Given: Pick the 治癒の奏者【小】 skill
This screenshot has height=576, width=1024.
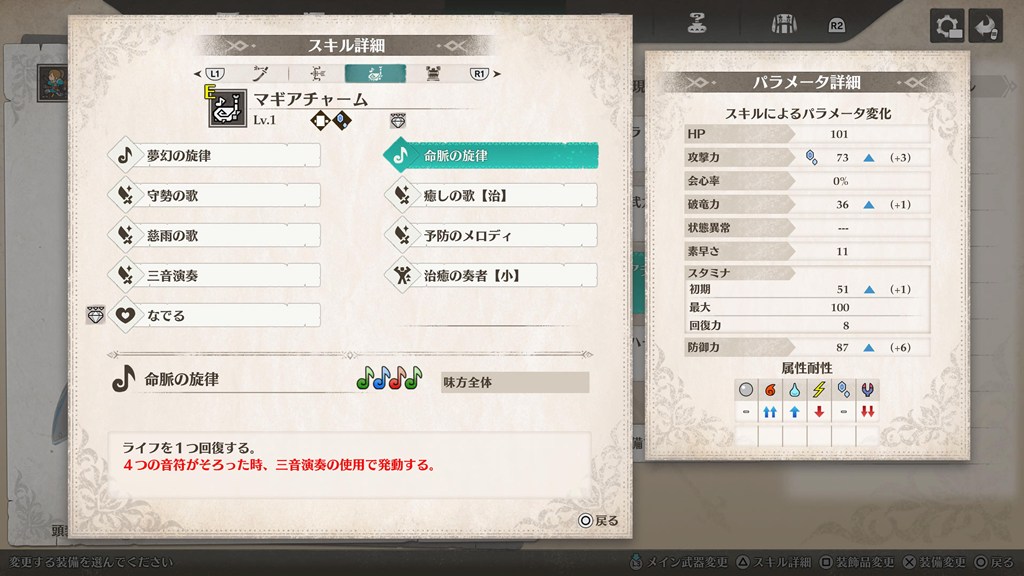Looking at the screenshot, I should 490,275.
